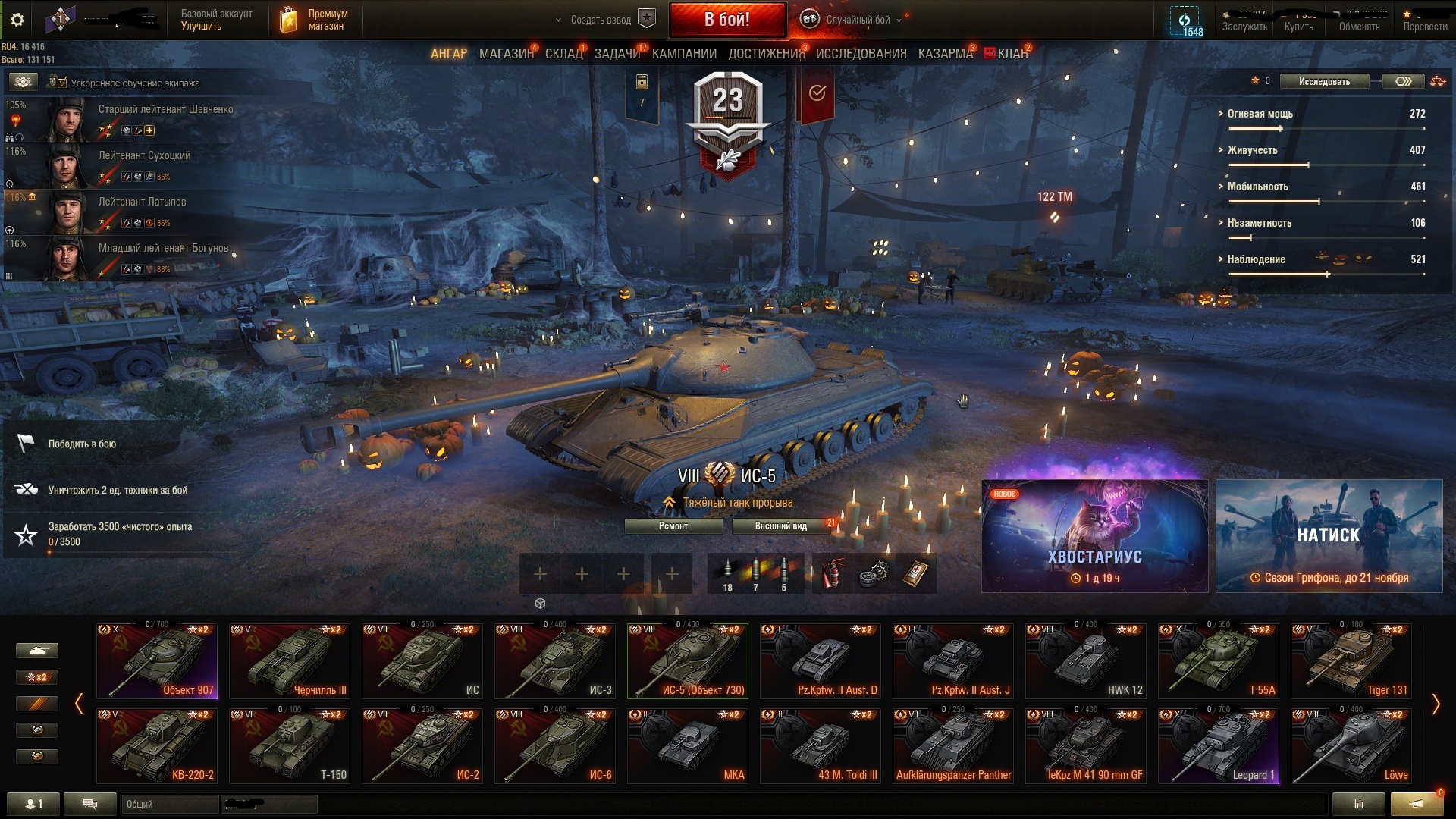Select the Löwe tank in the carousel
The image size is (1456, 819).
[1351, 745]
